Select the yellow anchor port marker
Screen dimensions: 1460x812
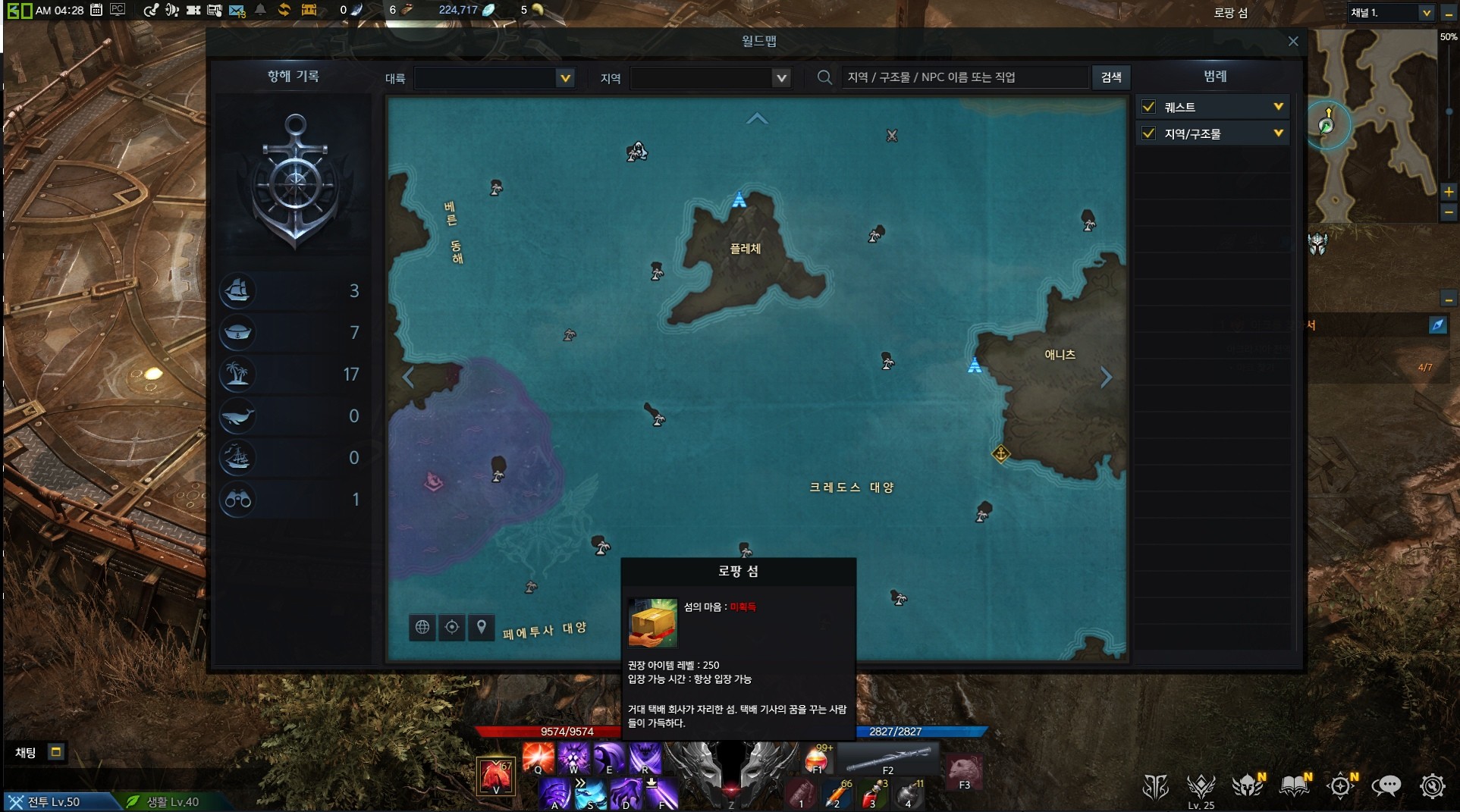pos(1000,454)
